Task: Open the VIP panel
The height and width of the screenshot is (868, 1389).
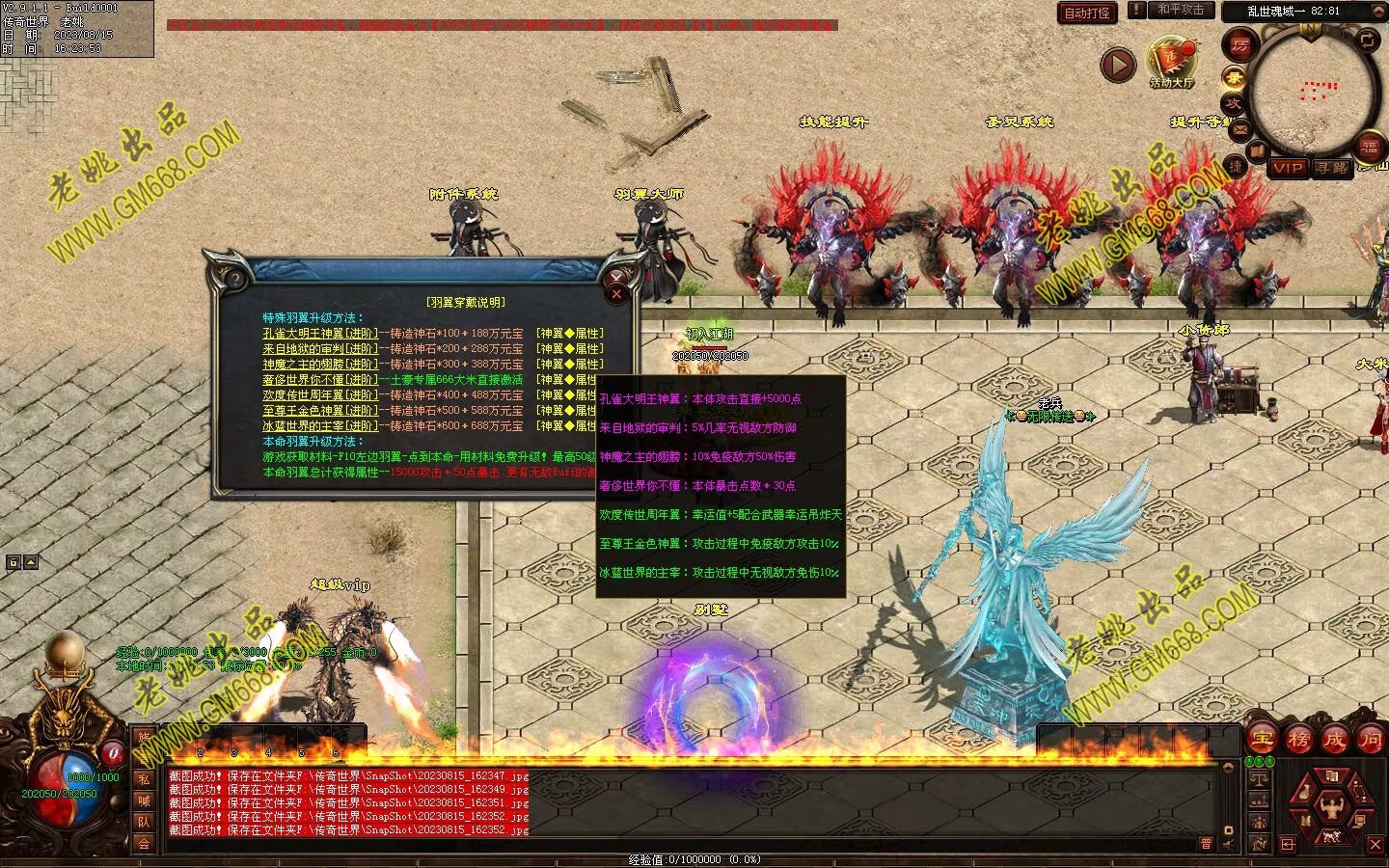Action: pyautogui.click(x=1288, y=168)
